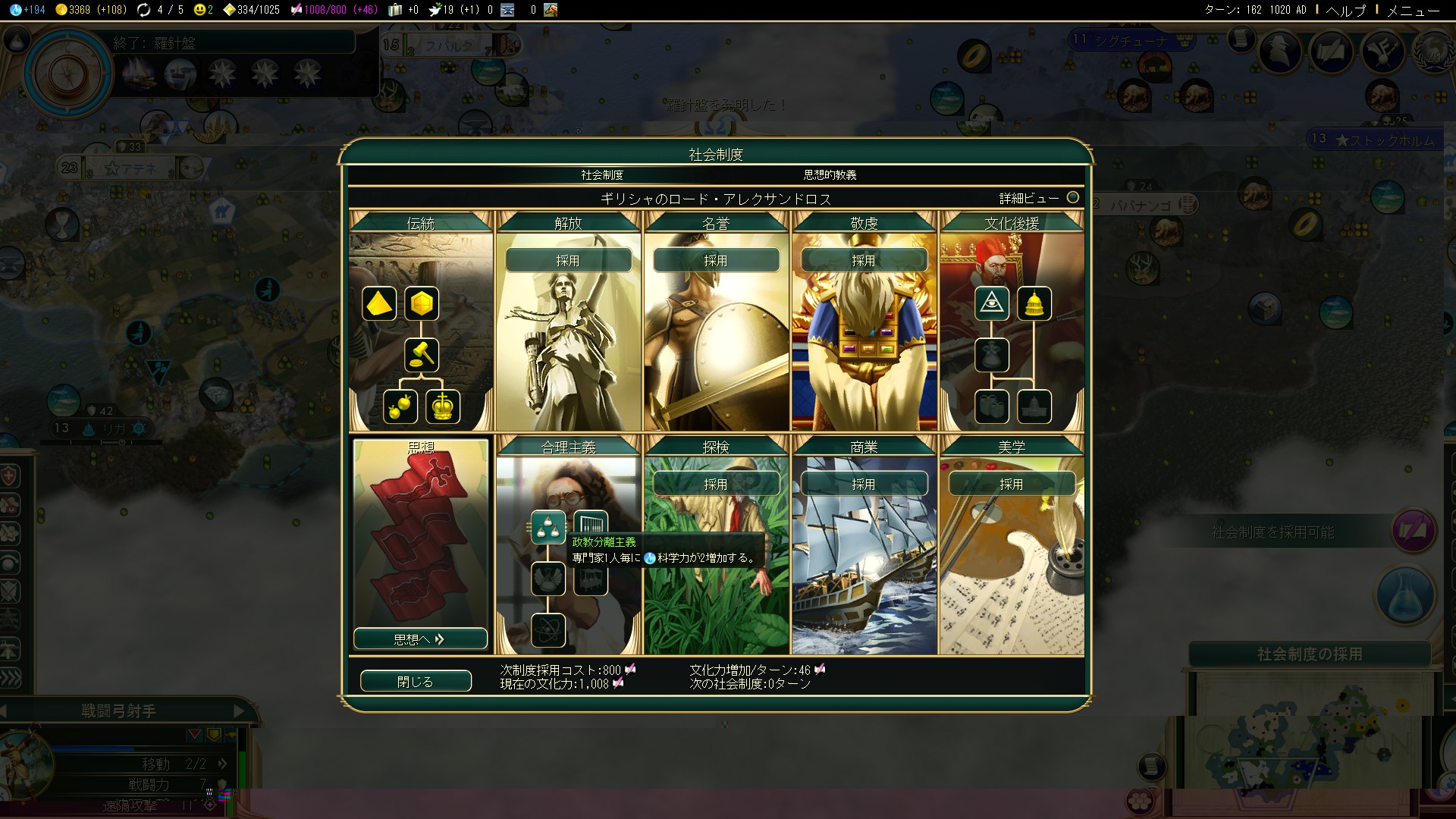Go to the ideology screen via 思想へ

click(420, 639)
